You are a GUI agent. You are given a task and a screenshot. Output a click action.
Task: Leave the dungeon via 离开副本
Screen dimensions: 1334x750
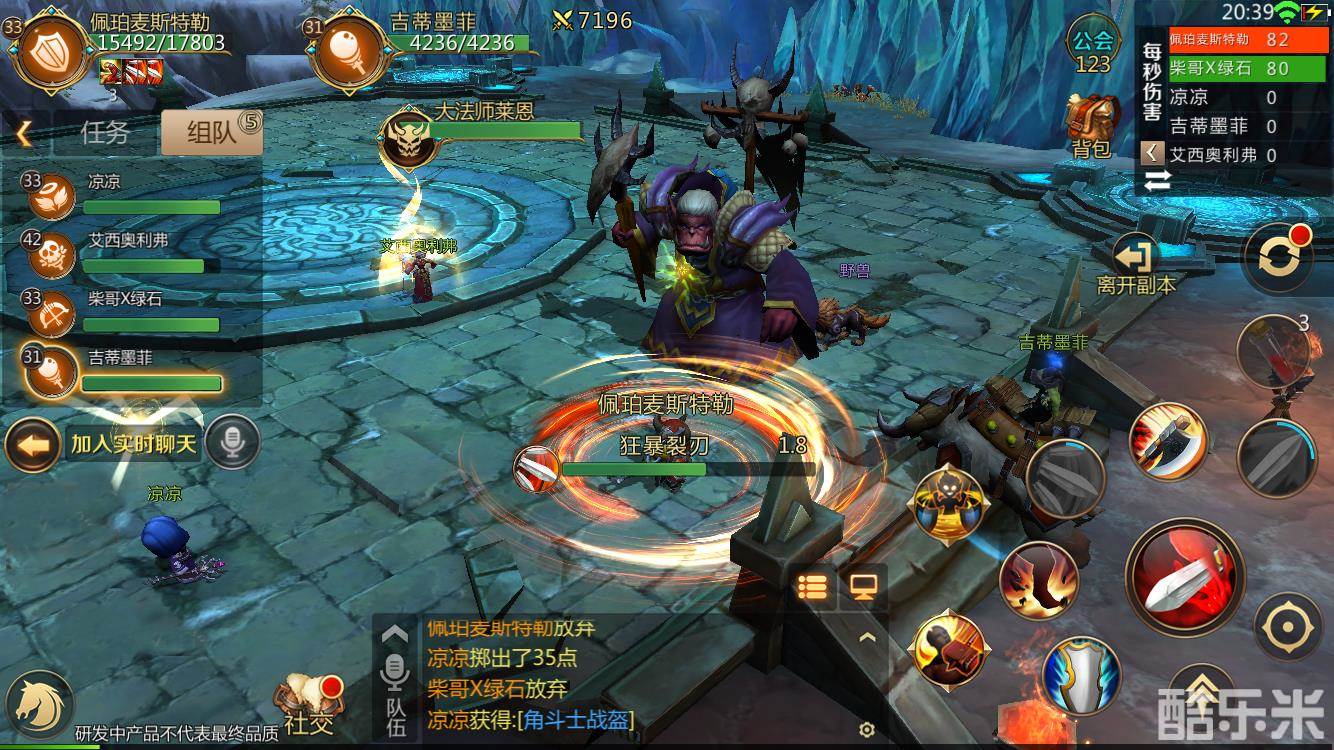tap(1135, 265)
